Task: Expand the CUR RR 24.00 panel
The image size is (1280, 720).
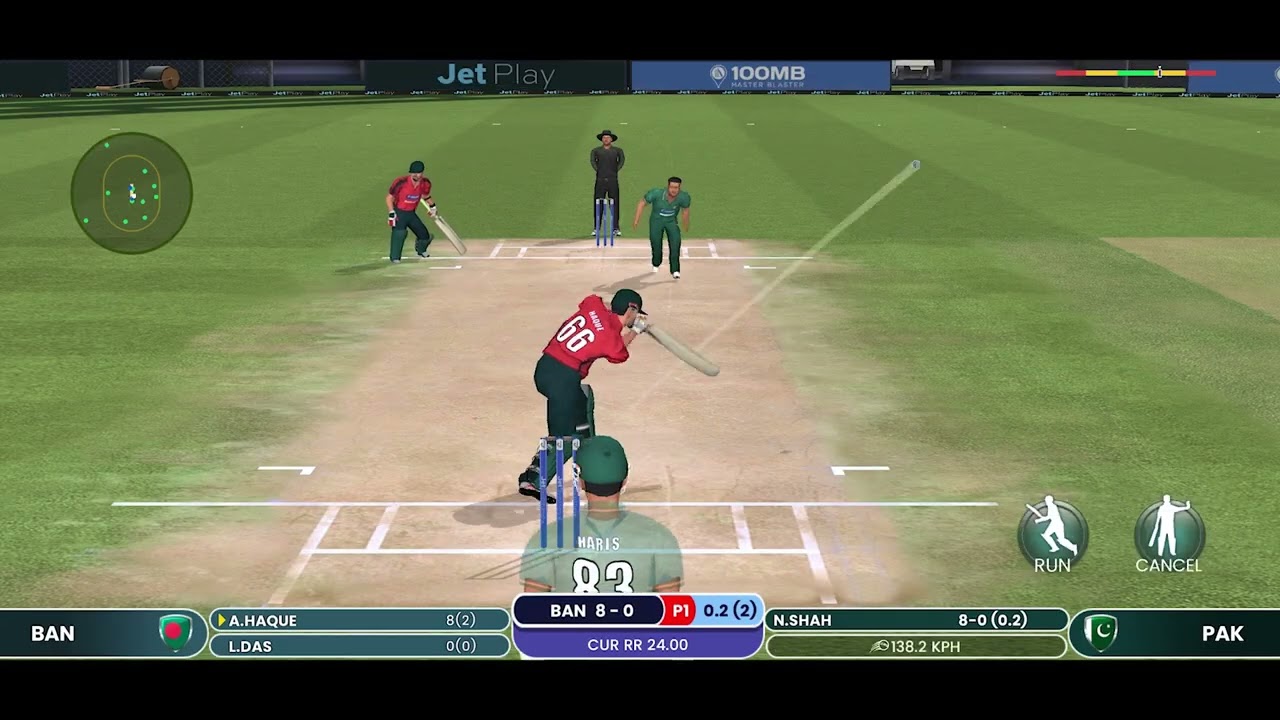Action: 638,645
